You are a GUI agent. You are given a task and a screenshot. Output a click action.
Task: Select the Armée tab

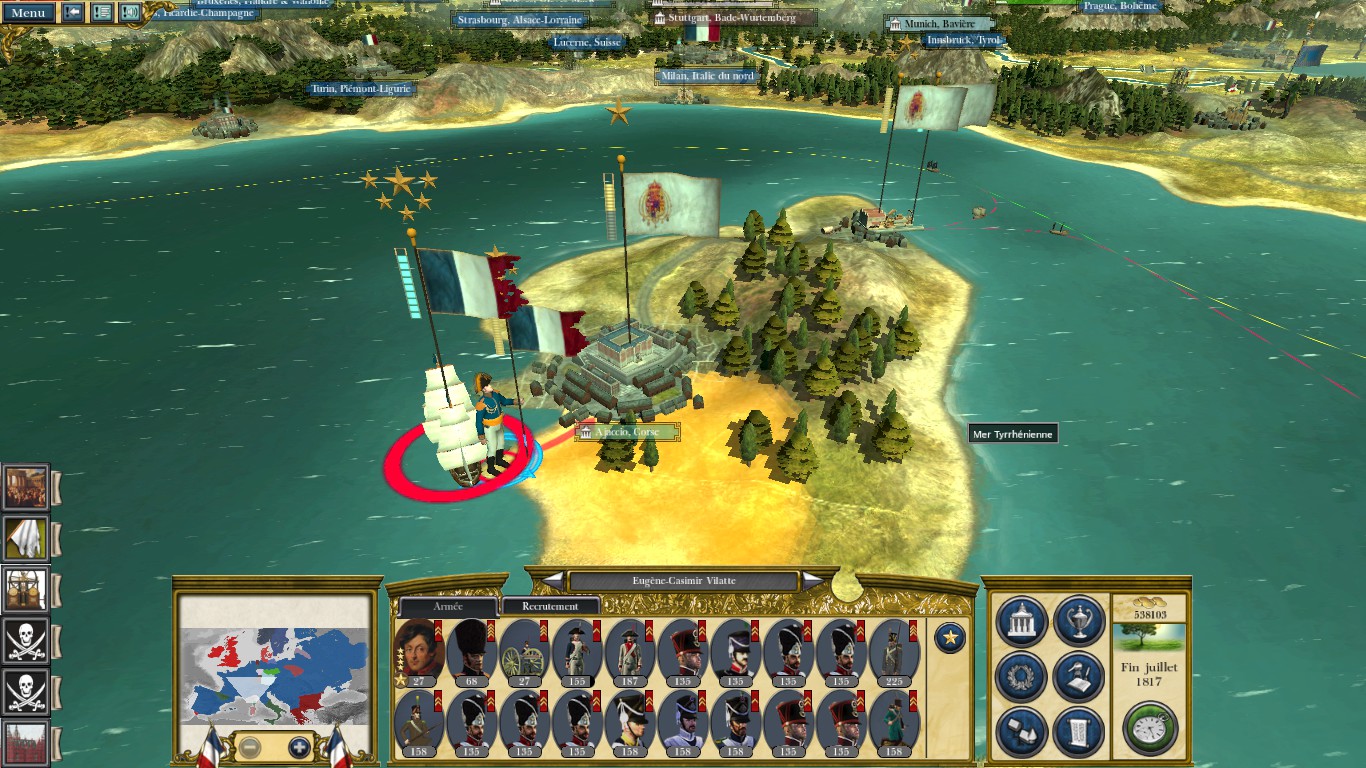click(x=448, y=606)
